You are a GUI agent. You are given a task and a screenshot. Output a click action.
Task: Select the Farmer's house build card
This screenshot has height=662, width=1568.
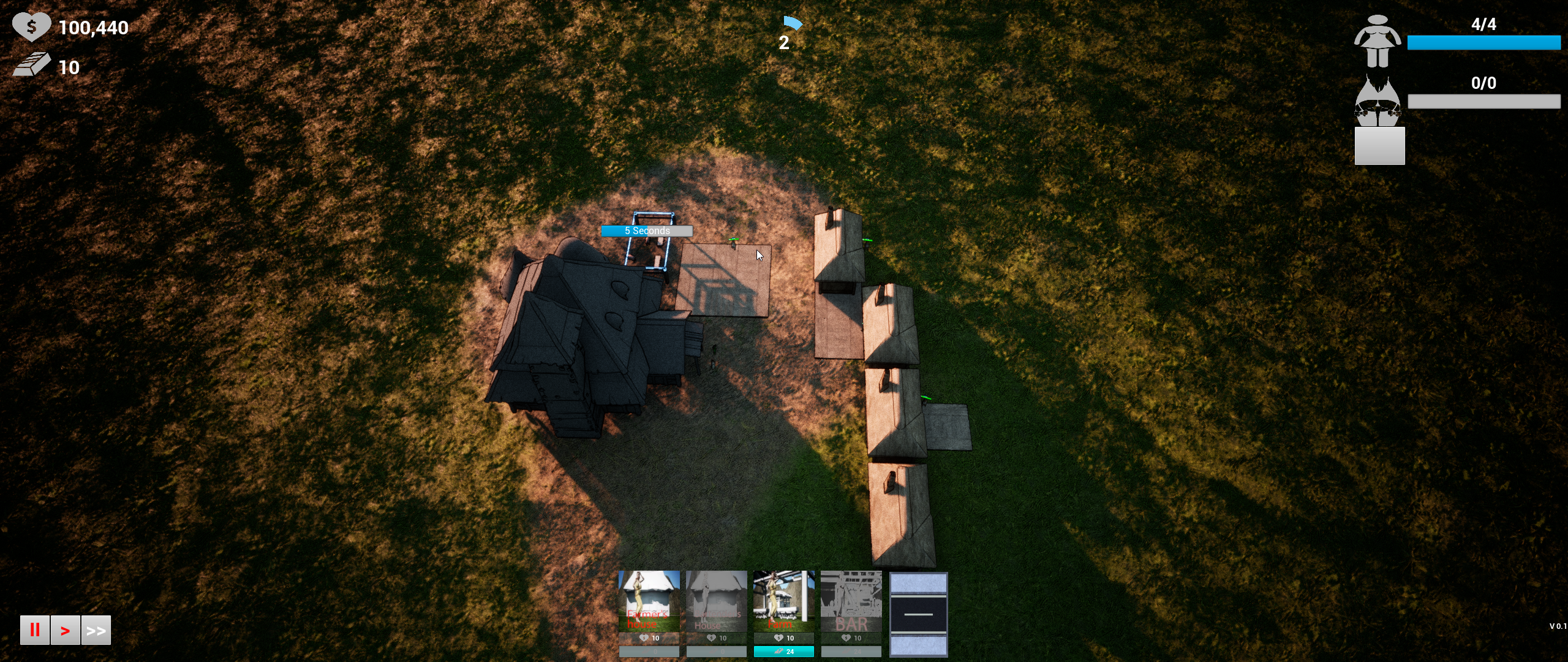649,601
